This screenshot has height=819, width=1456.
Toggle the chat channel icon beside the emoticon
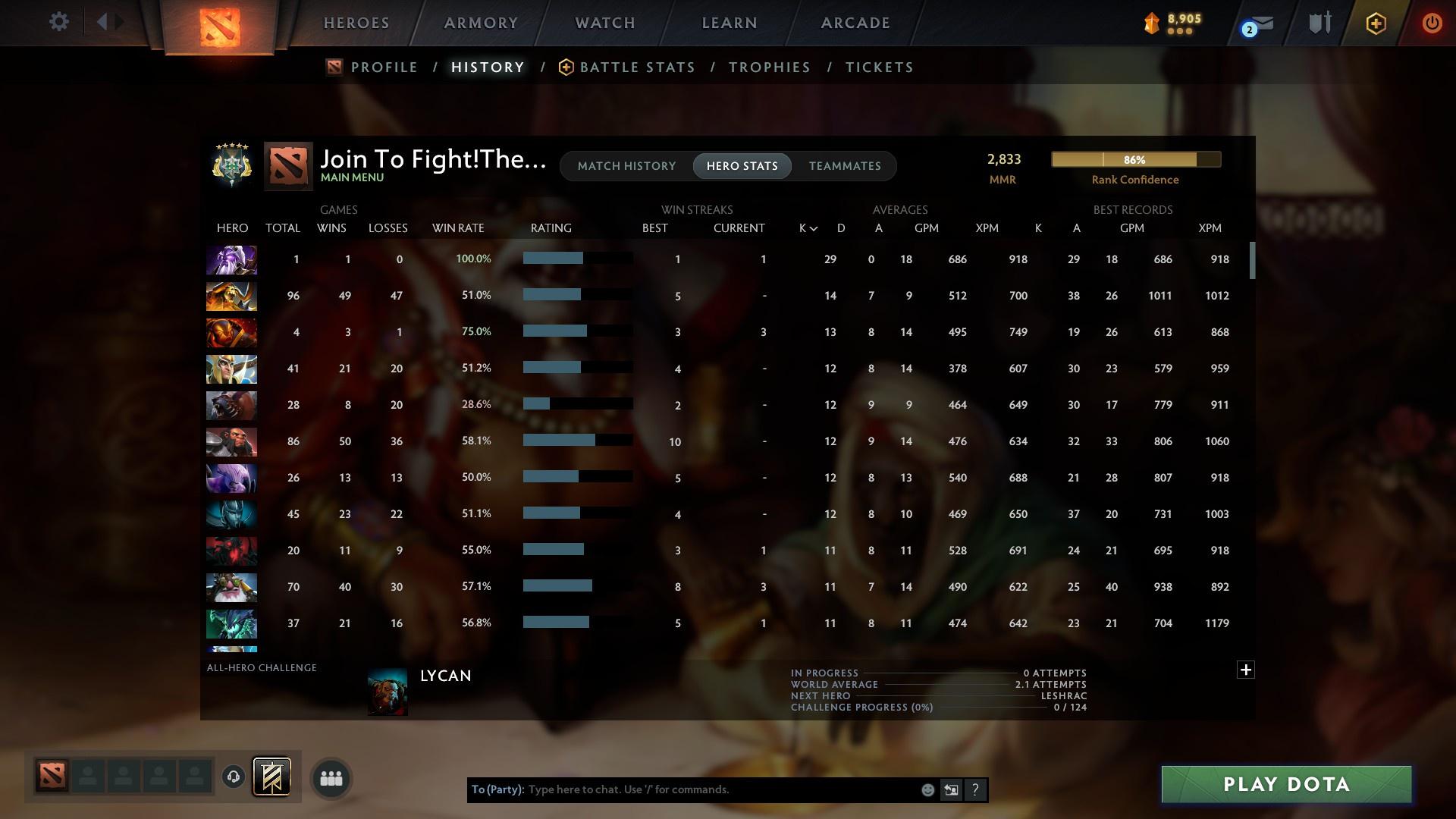pyautogui.click(x=951, y=789)
